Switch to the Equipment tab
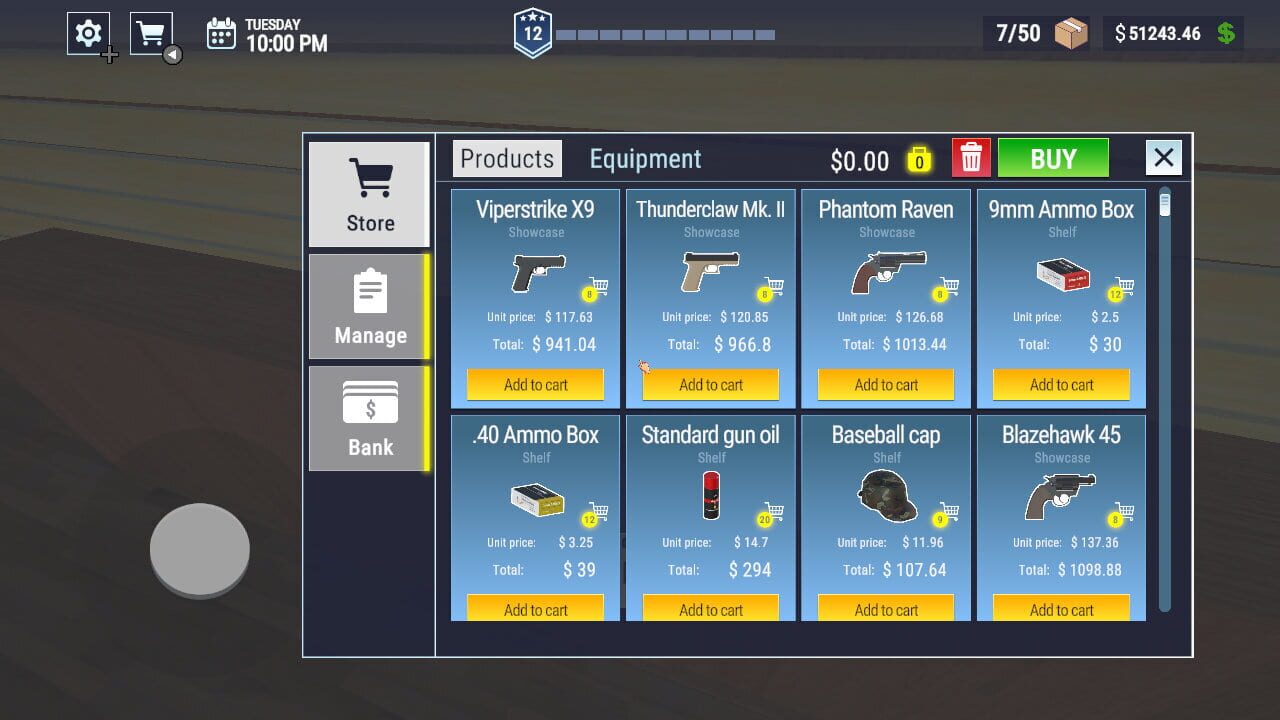The image size is (1280, 720). tap(645, 158)
